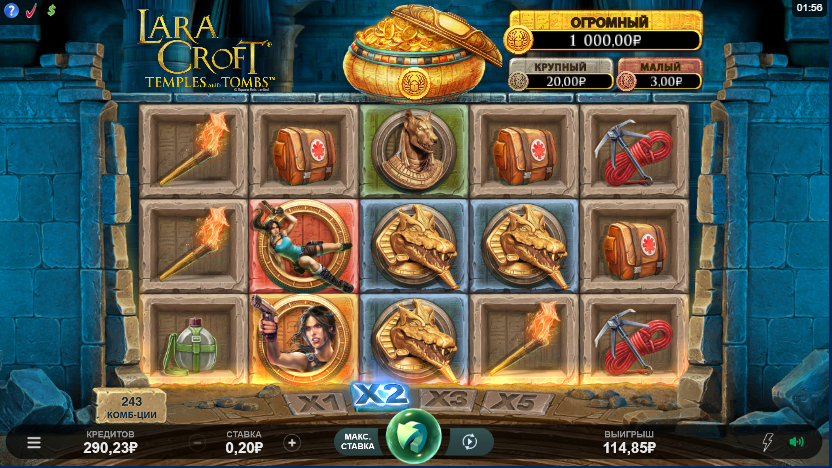
Task: Open the hamburger menu
Action: [34, 442]
